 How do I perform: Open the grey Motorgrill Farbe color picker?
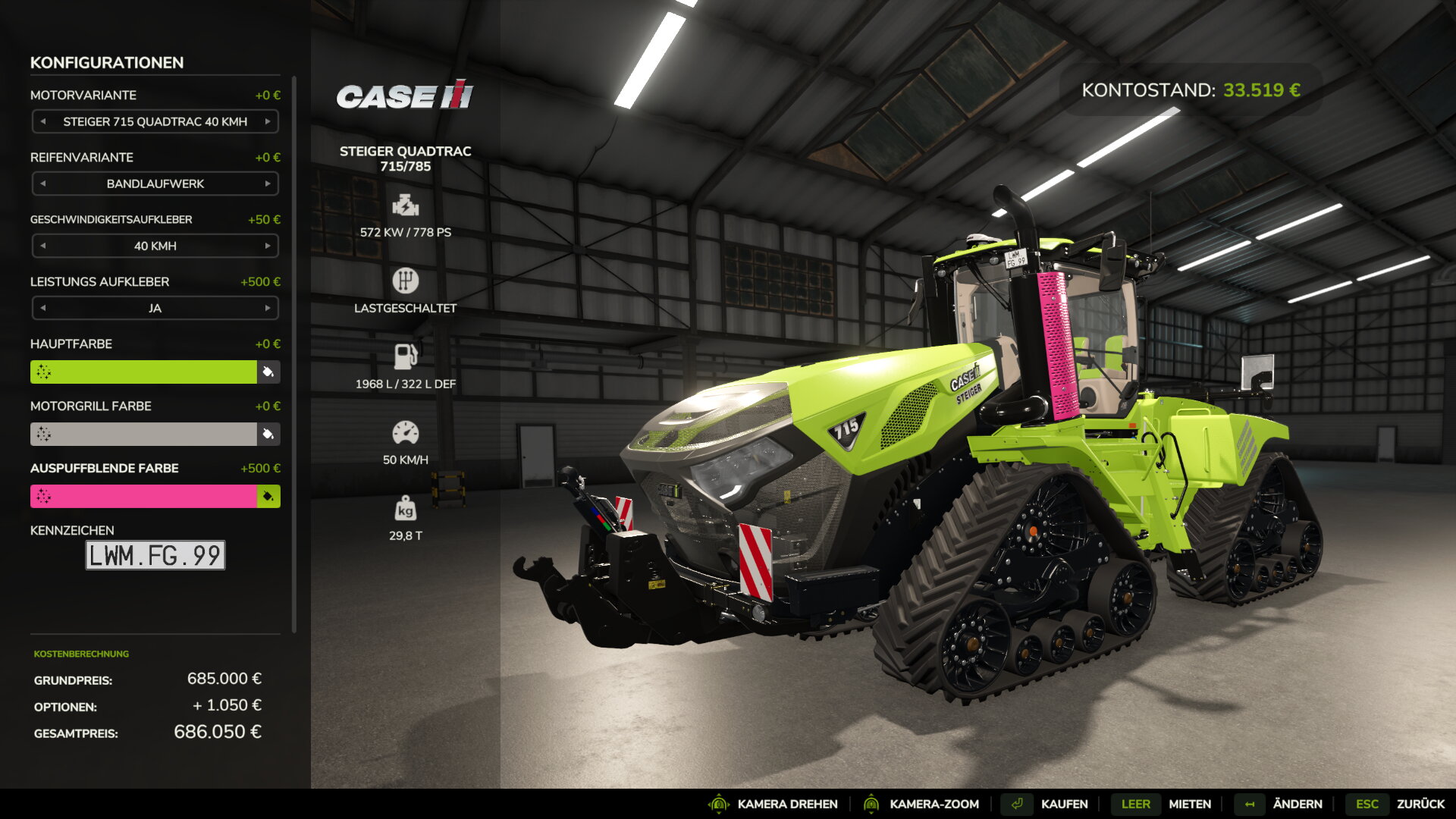point(143,434)
